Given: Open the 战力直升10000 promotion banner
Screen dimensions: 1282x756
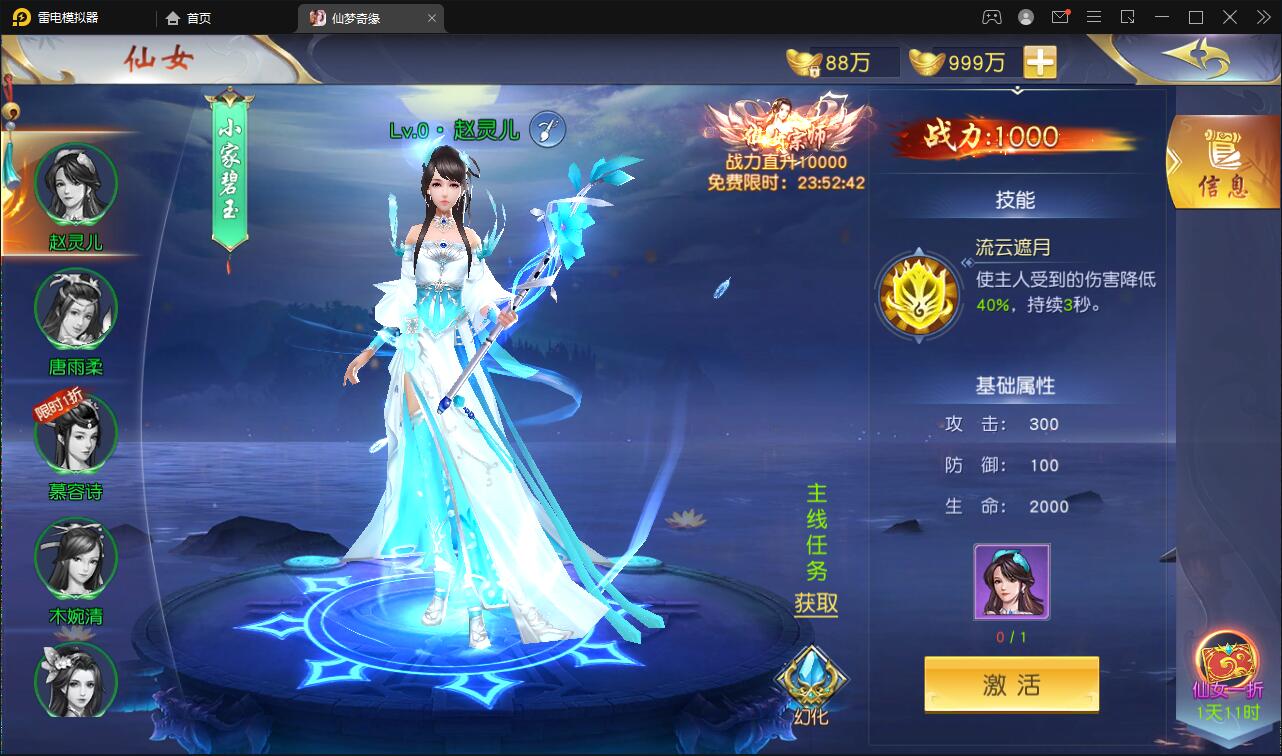Looking at the screenshot, I should pyautogui.click(x=785, y=140).
